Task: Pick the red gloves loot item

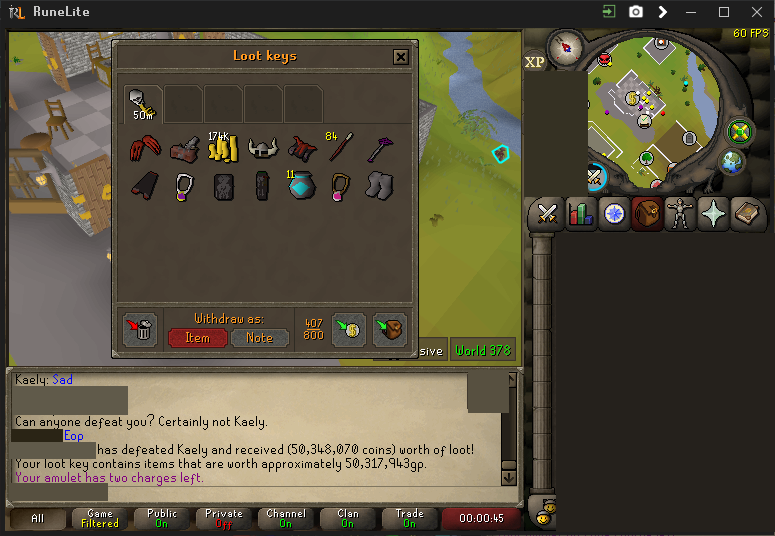Action: 143,149
